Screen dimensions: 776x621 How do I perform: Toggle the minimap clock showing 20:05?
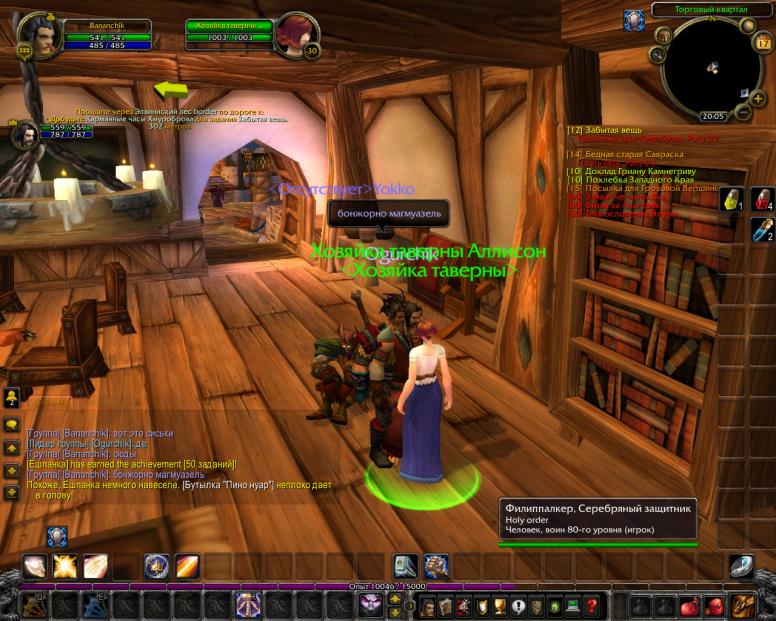pyautogui.click(x=713, y=116)
